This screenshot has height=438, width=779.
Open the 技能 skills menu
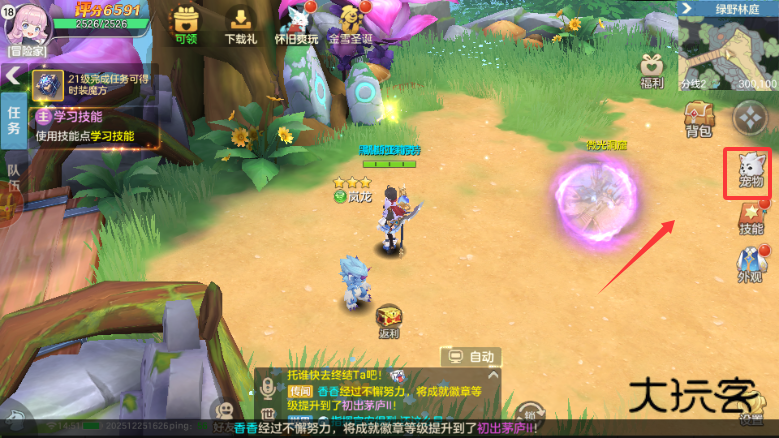[750, 218]
